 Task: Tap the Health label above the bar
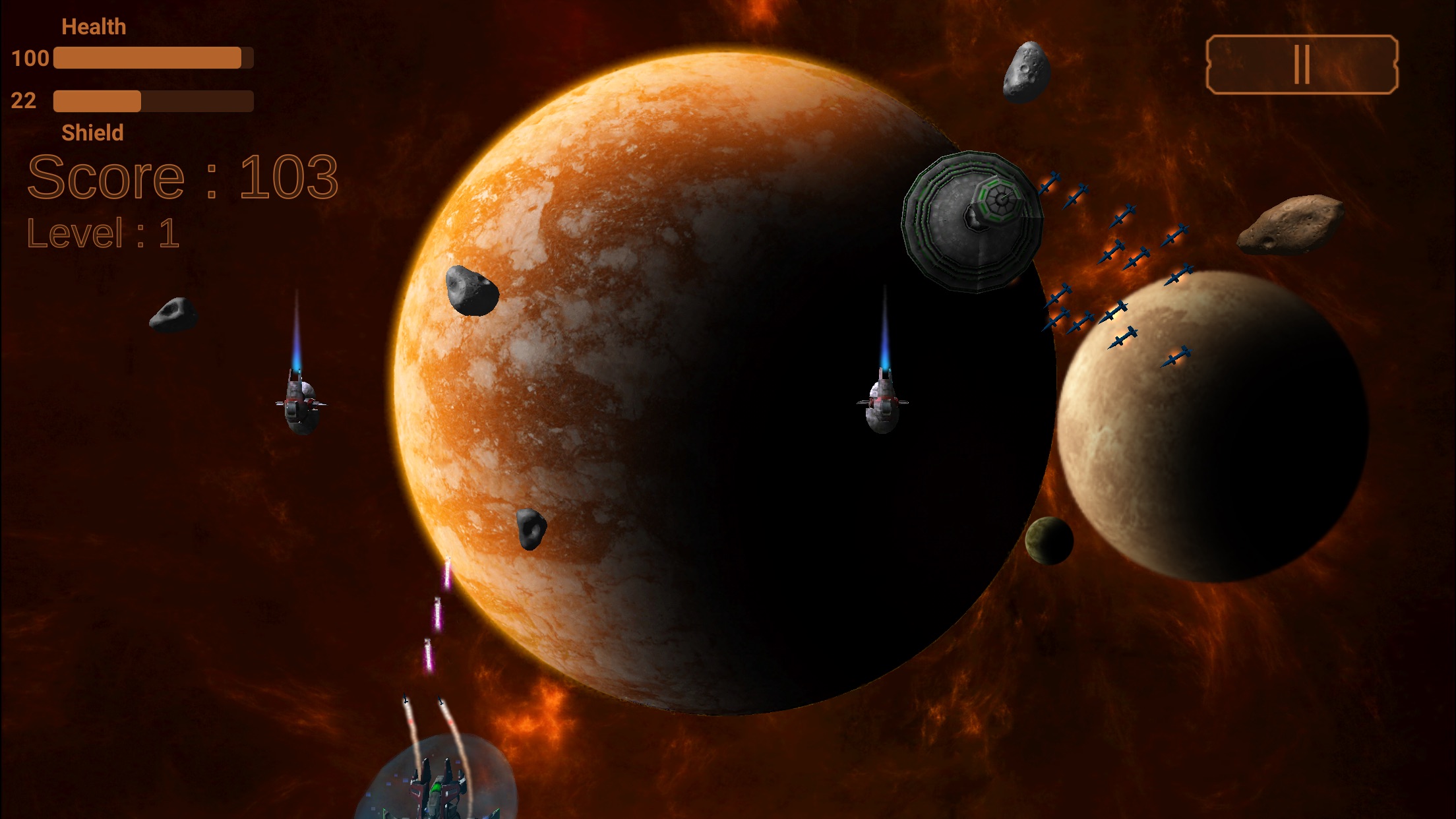click(94, 26)
